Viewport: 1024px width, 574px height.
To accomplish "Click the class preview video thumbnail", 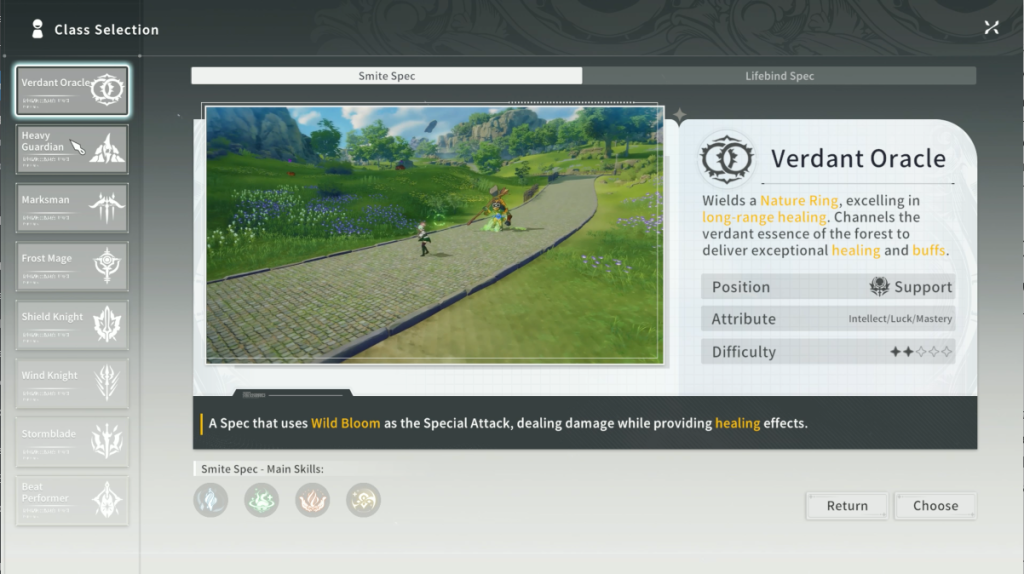I will pos(434,235).
